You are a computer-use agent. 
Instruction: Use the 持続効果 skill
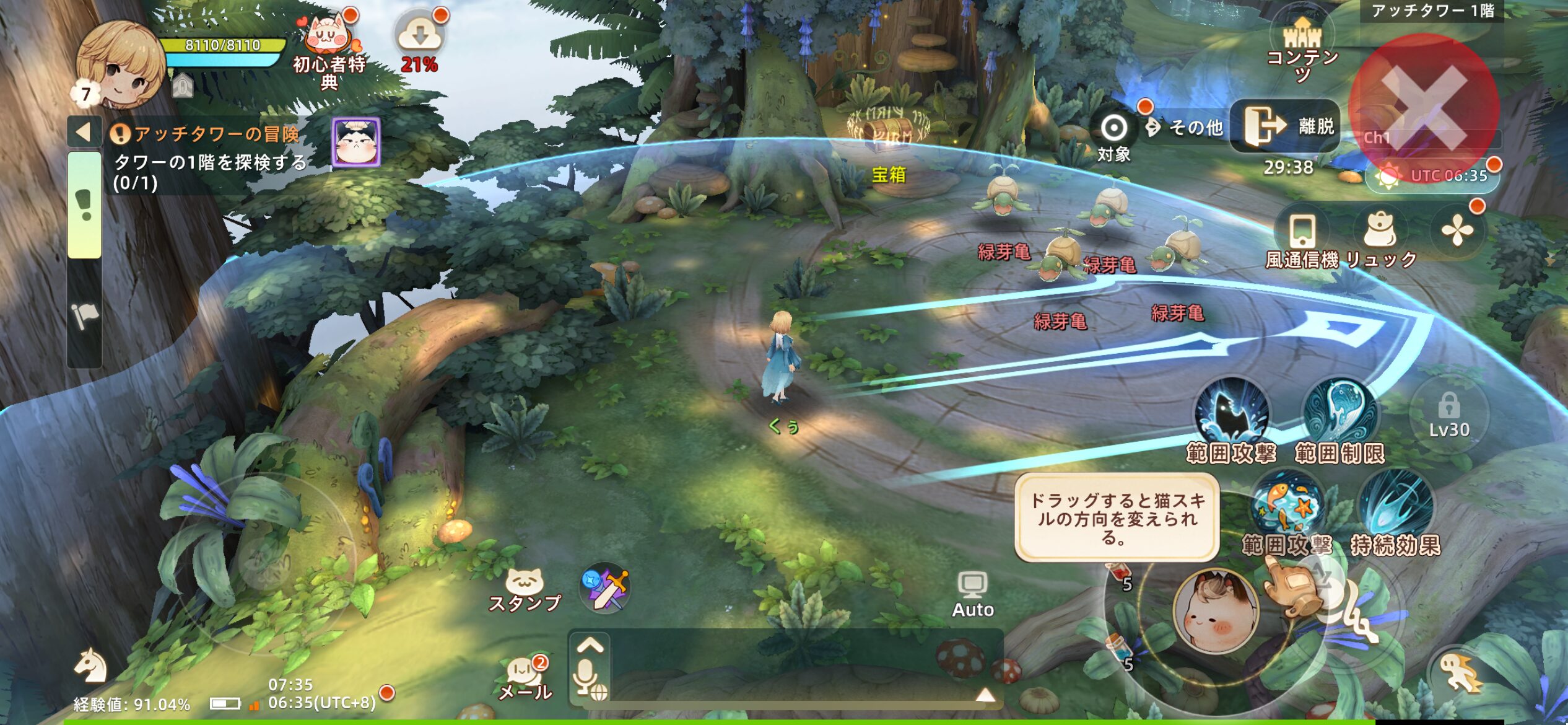click(1396, 508)
